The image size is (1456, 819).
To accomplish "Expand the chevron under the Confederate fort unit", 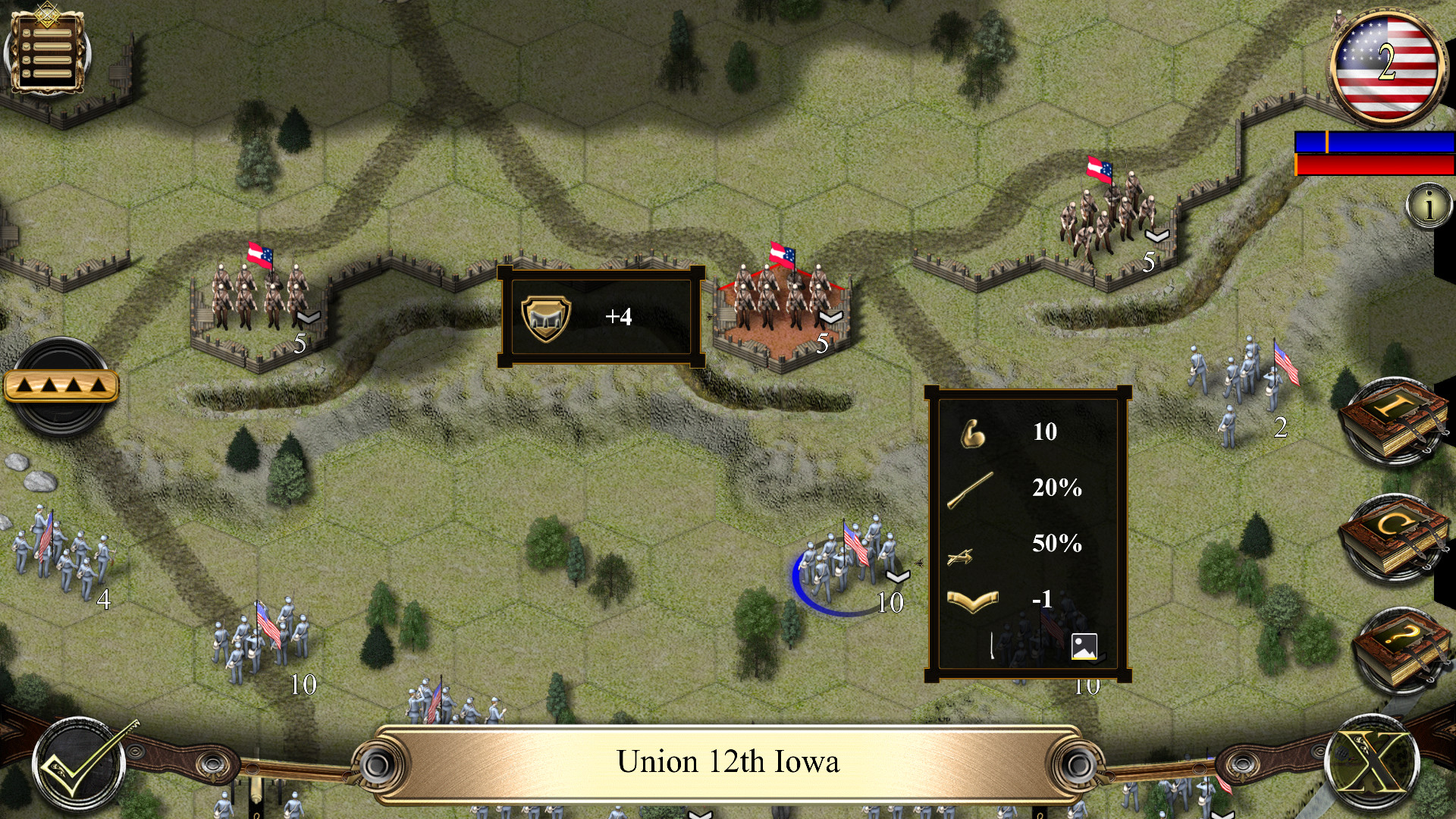I will click(830, 318).
